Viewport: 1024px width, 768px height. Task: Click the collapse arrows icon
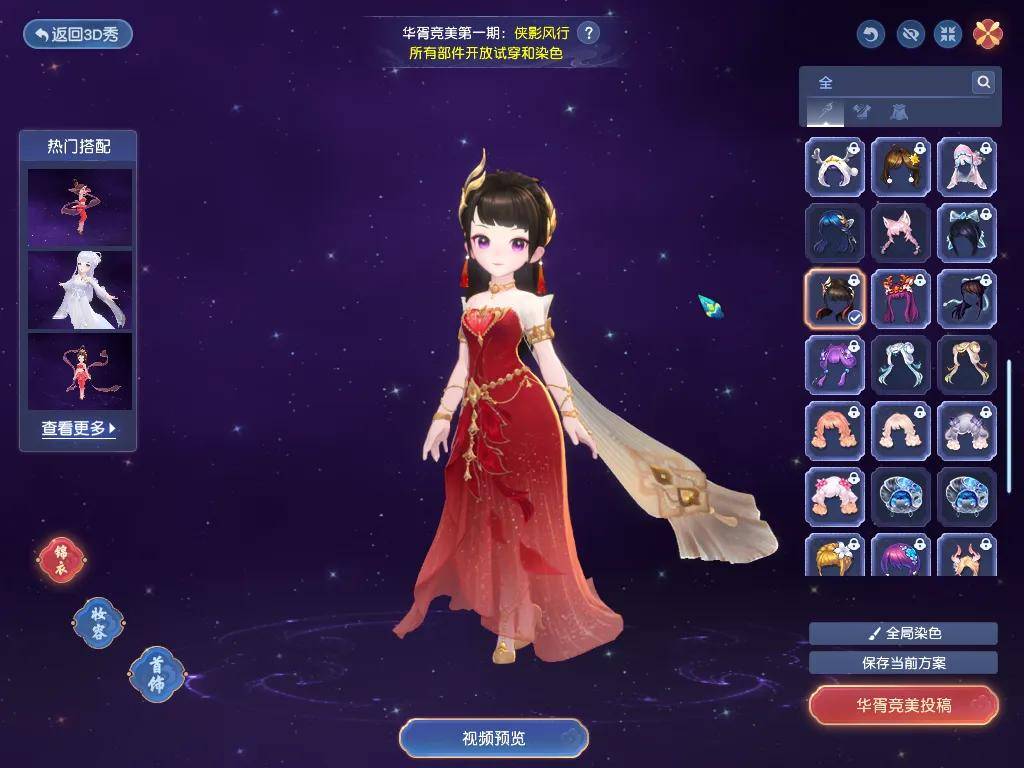[x=948, y=34]
